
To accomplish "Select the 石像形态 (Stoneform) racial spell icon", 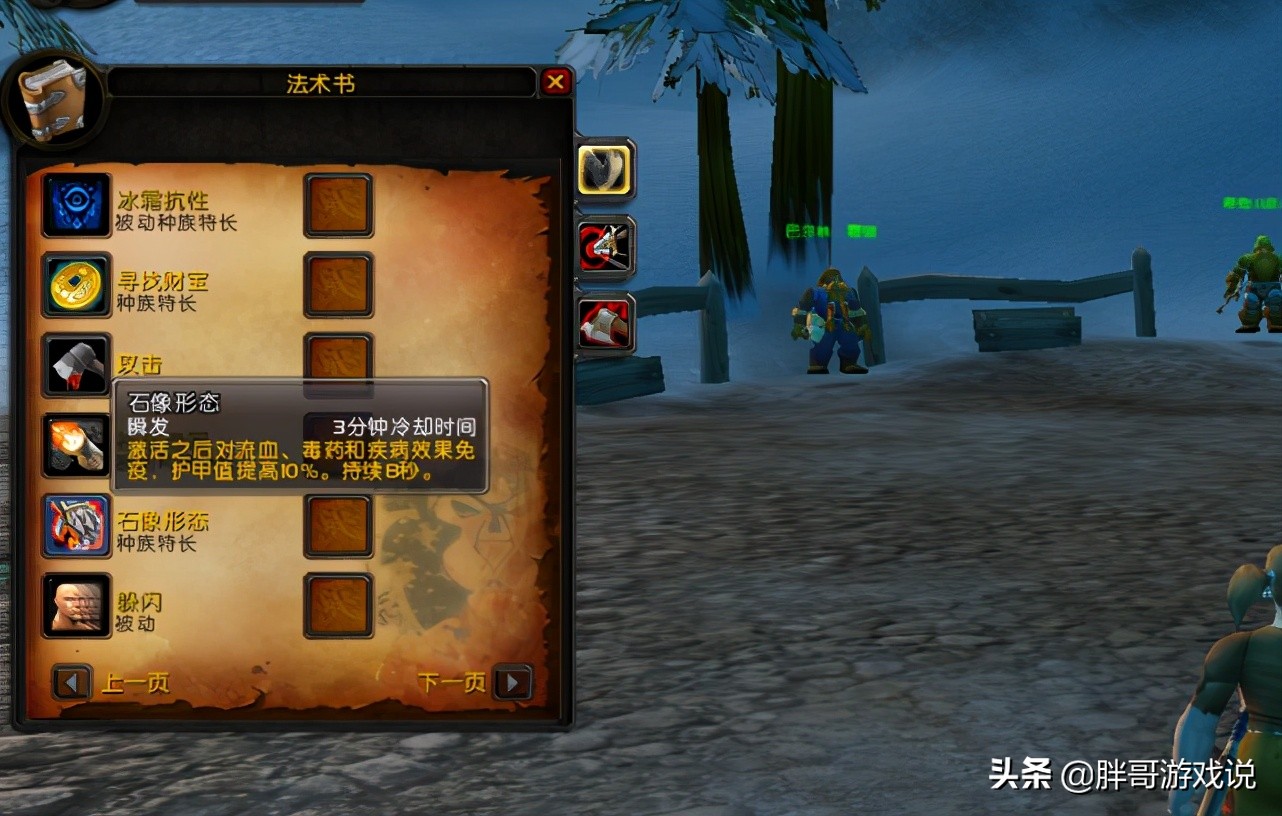I will coord(77,526).
